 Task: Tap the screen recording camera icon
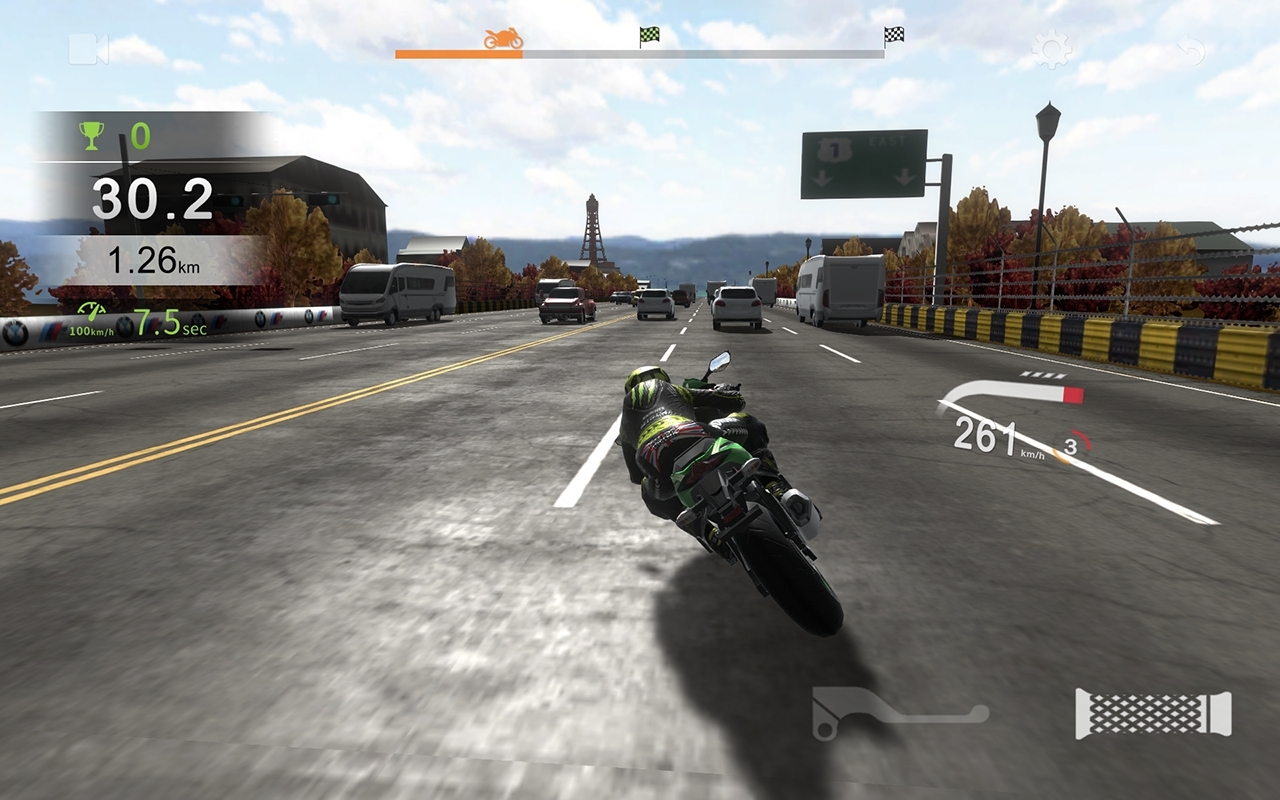[x=87, y=48]
